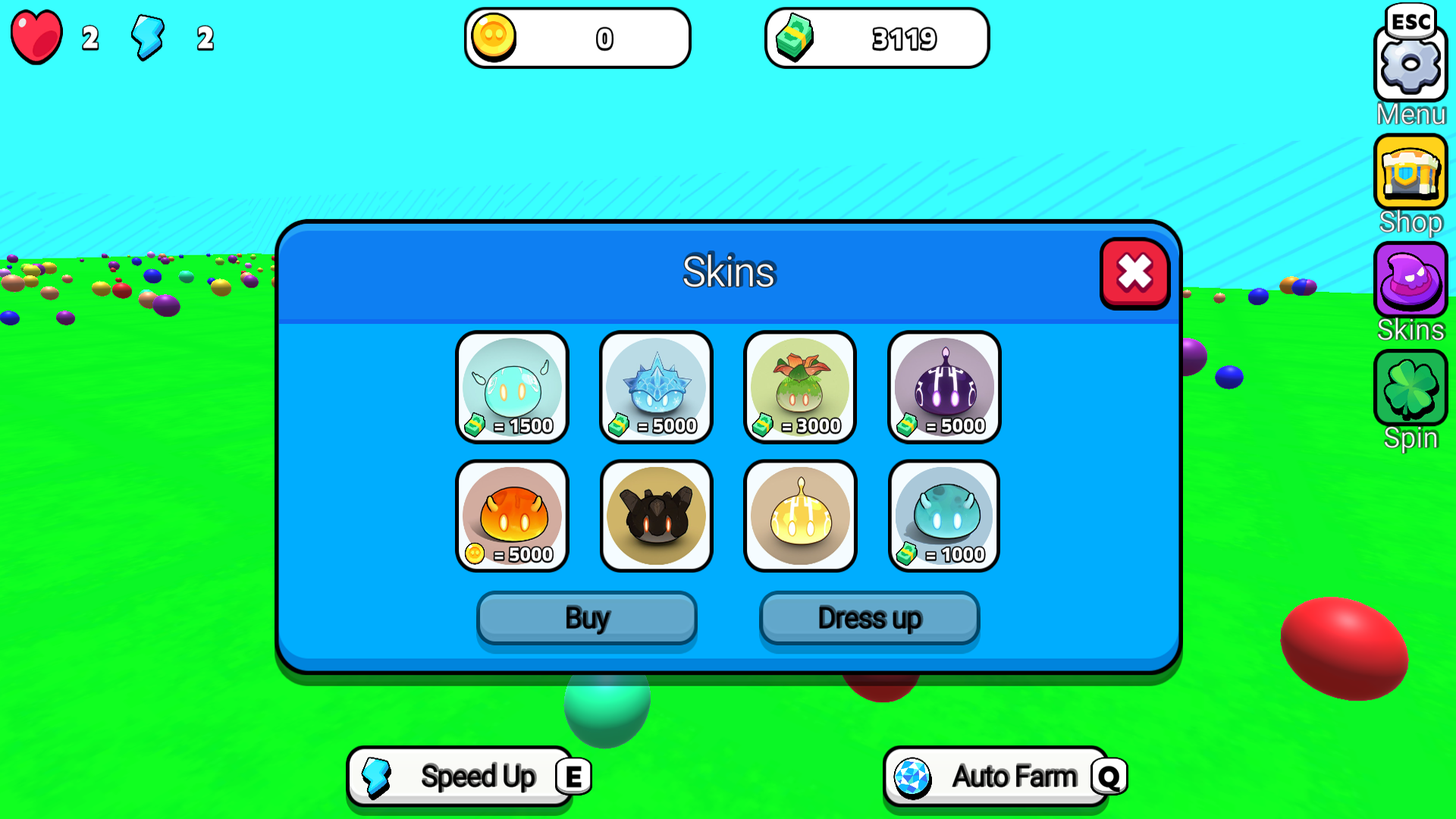Select the black armored slime skin
This screenshot has height=819, width=1456.
(656, 516)
